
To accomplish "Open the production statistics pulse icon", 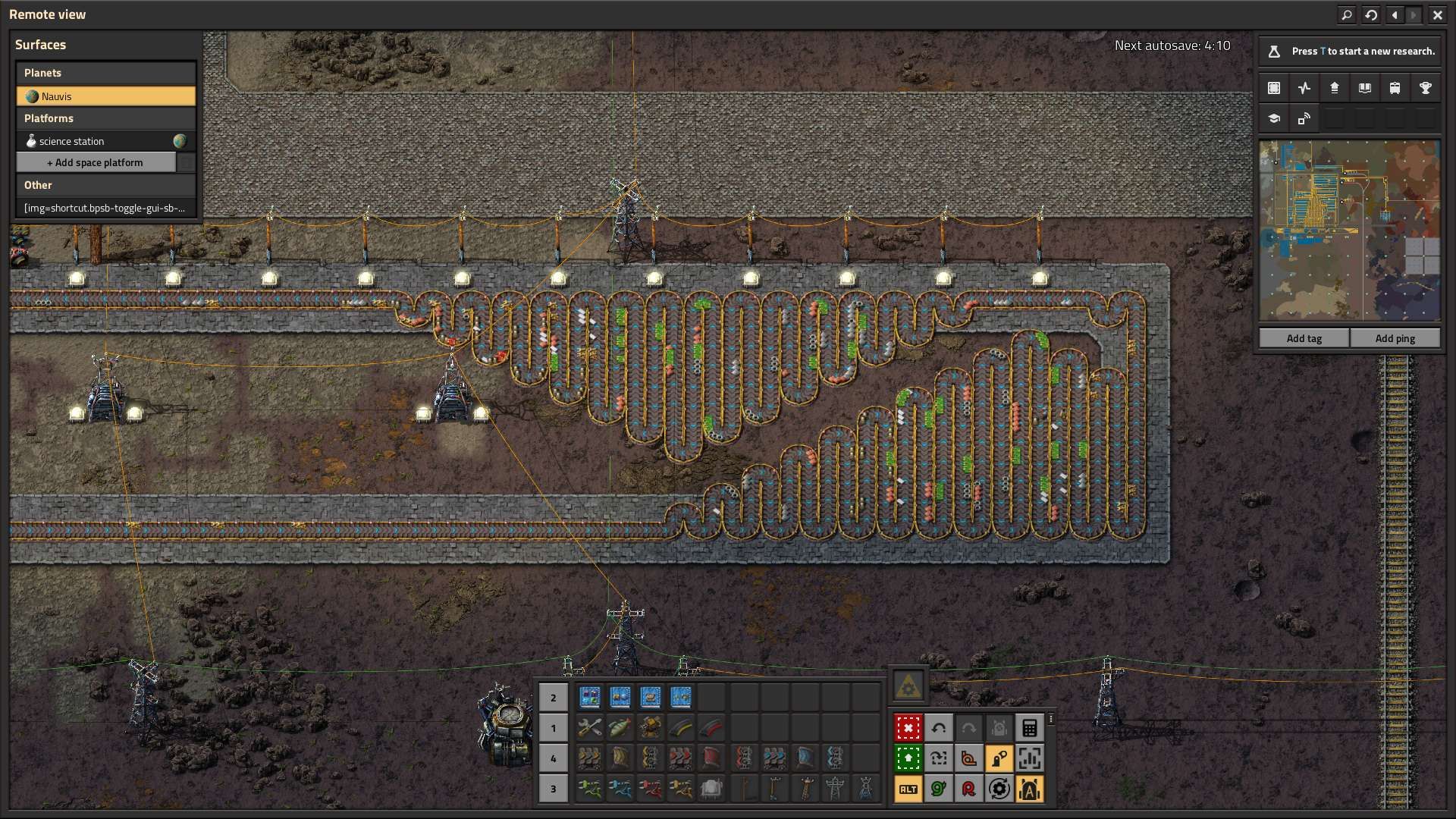I will [1304, 88].
